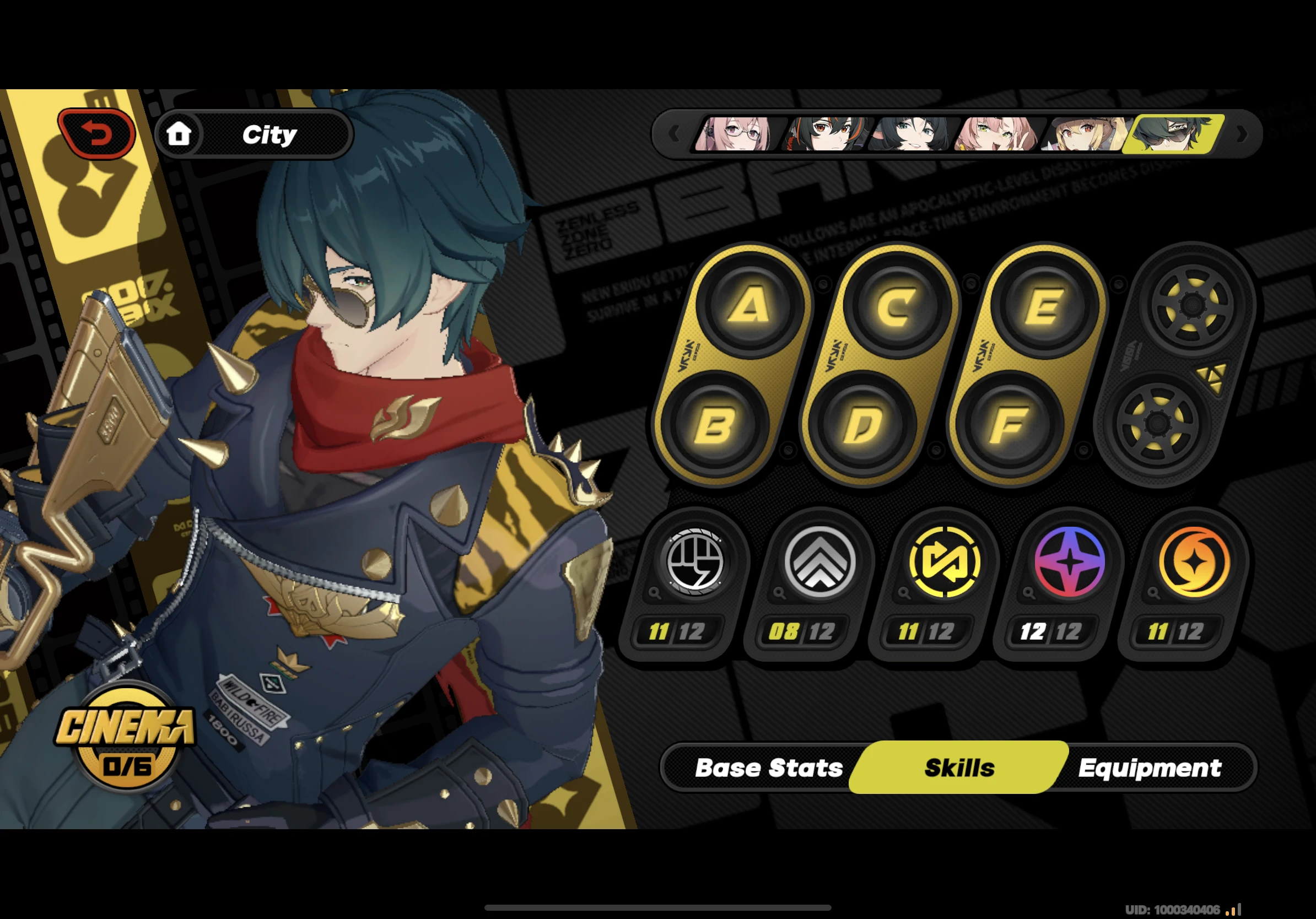Open core skill node E
The width and height of the screenshot is (1316, 919).
point(1043,306)
